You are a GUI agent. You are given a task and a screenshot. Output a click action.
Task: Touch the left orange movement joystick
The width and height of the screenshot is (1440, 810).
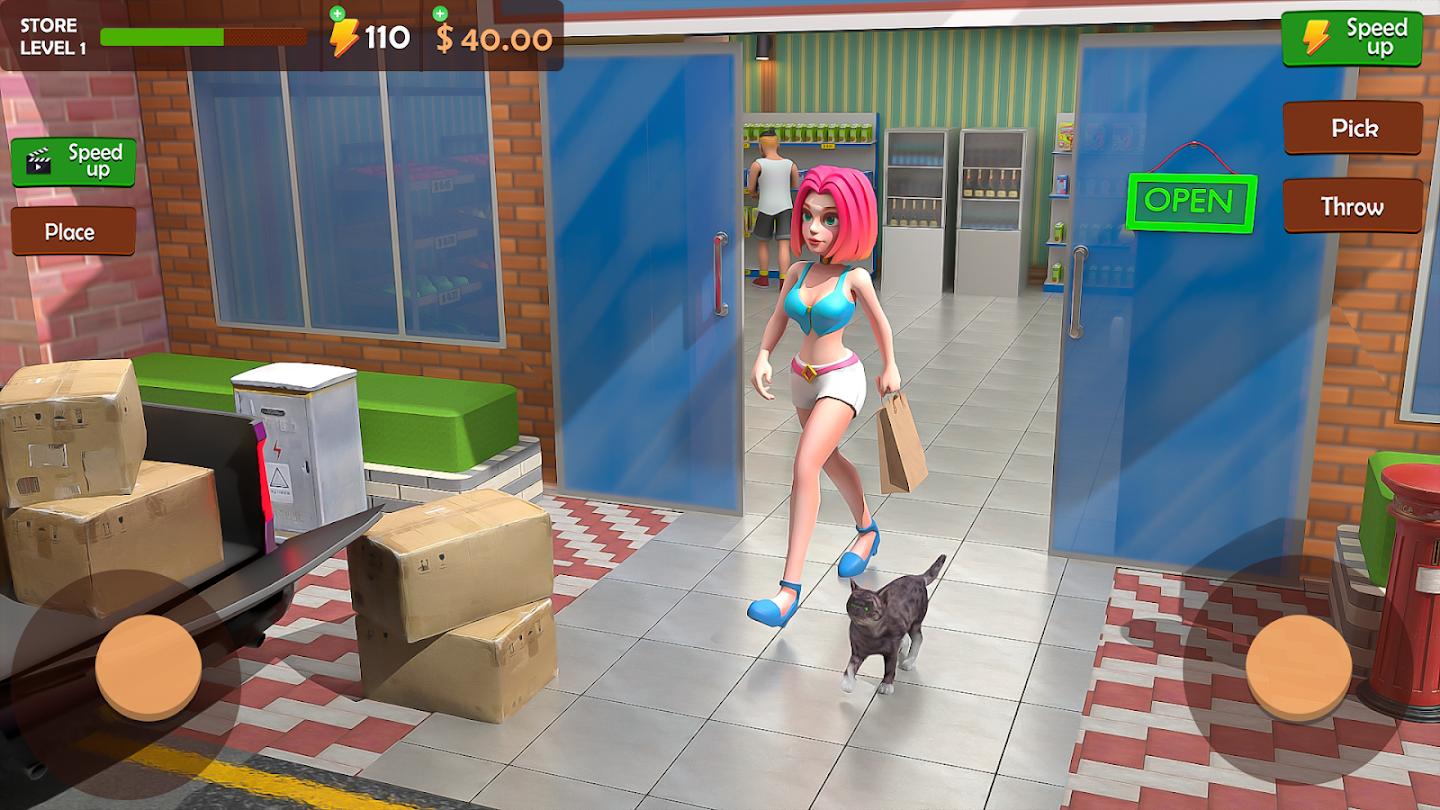pyautogui.click(x=148, y=667)
